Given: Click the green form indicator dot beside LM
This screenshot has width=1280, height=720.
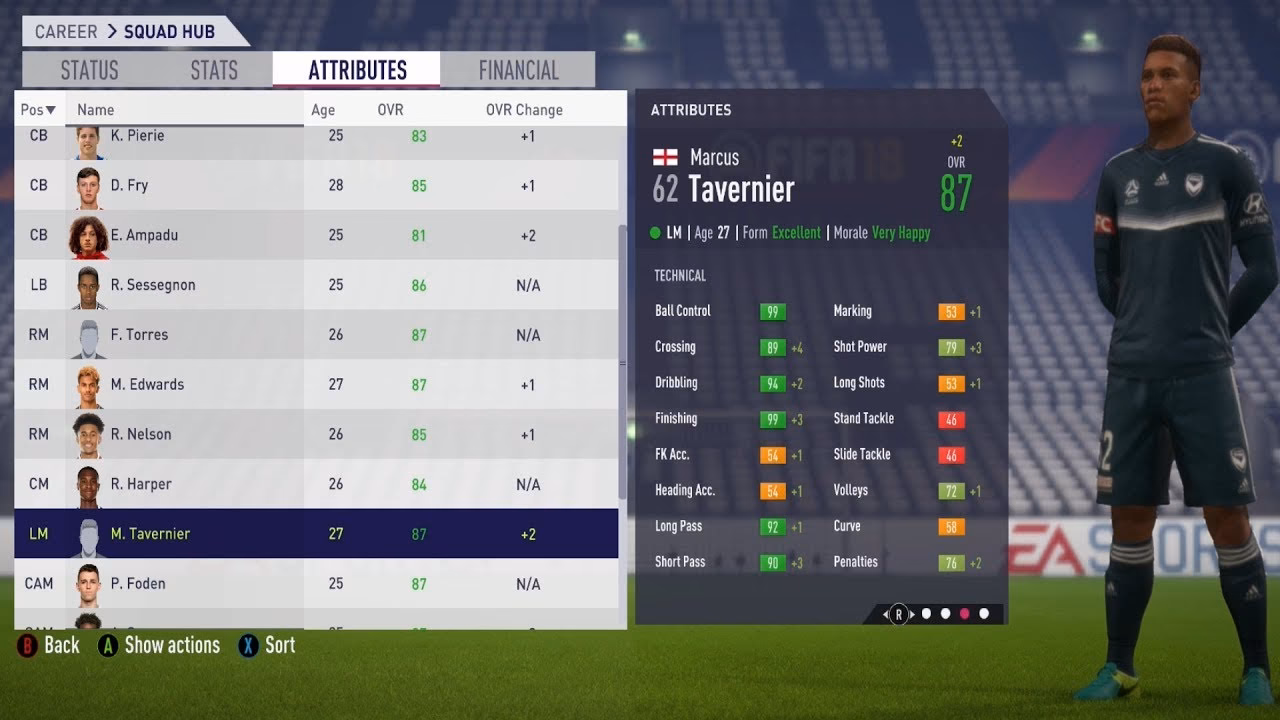Looking at the screenshot, I should (655, 231).
